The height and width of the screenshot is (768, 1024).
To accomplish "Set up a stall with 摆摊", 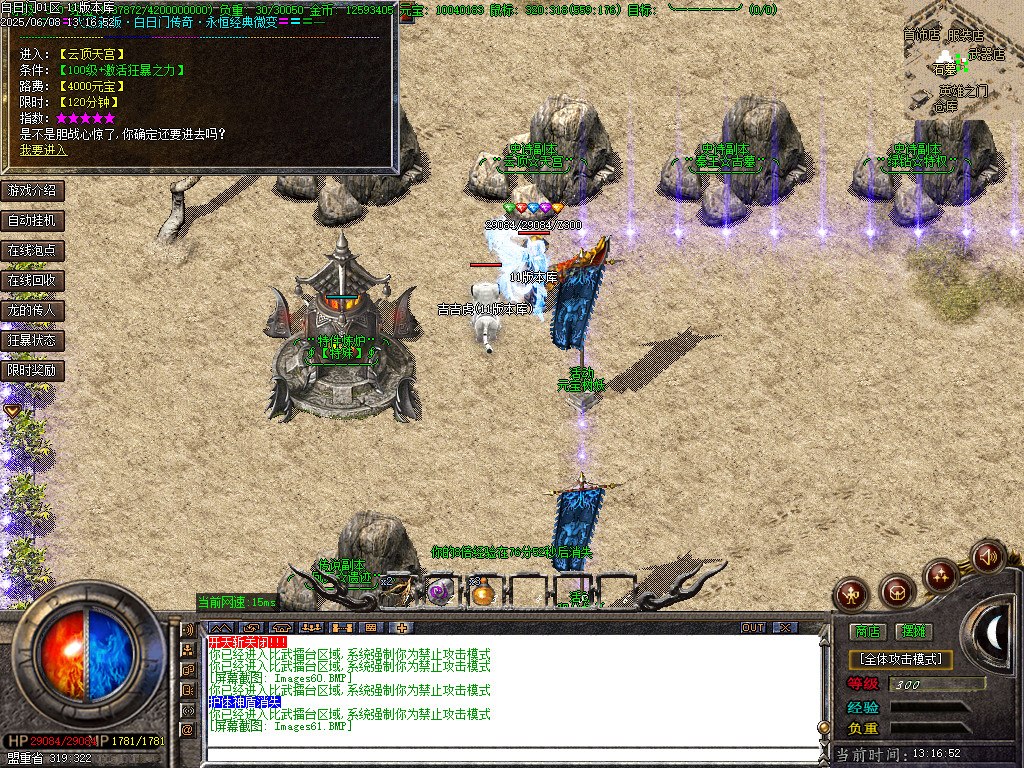I will pyautogui.click(x=913, y=631).
